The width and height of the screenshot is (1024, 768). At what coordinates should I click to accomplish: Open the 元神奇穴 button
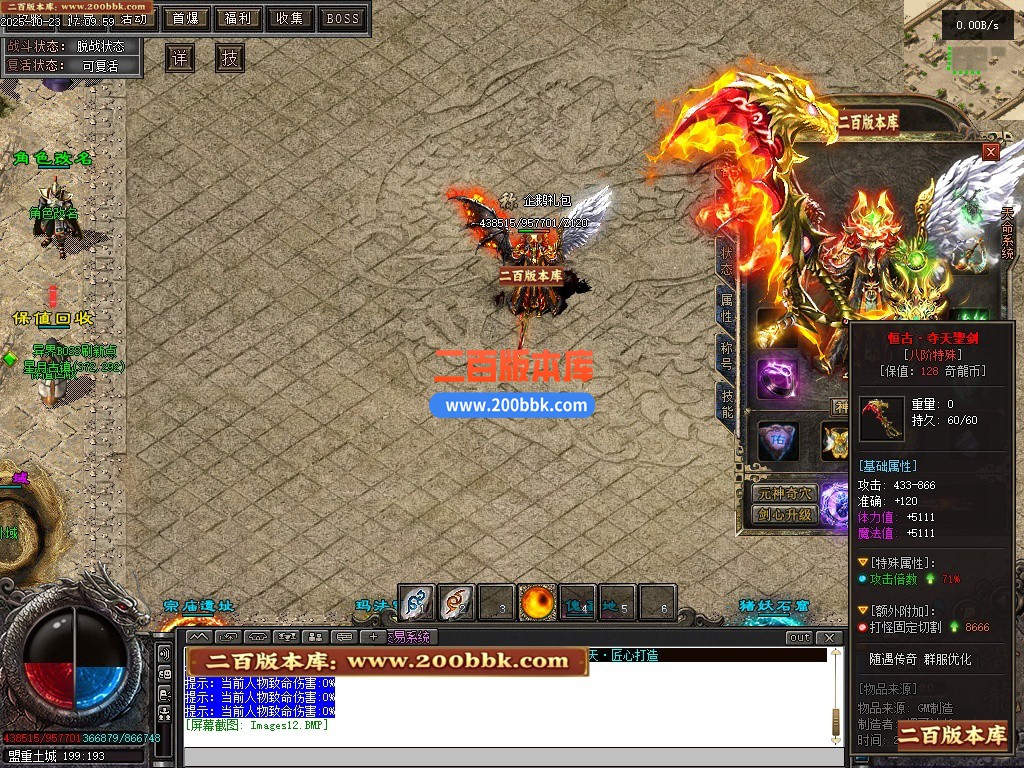tap(785, 493)
